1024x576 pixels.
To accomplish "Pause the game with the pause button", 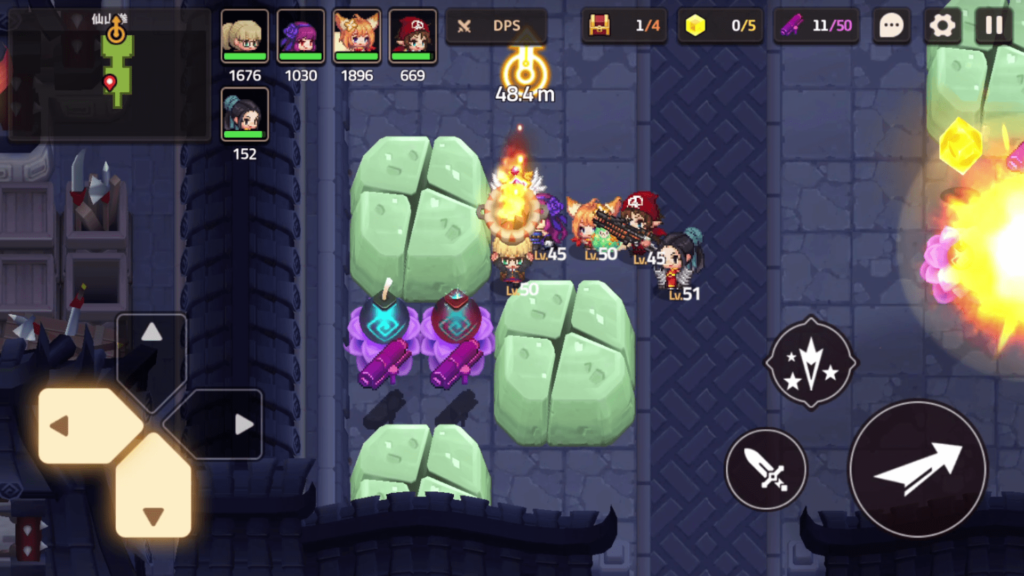I will (993, 26).
